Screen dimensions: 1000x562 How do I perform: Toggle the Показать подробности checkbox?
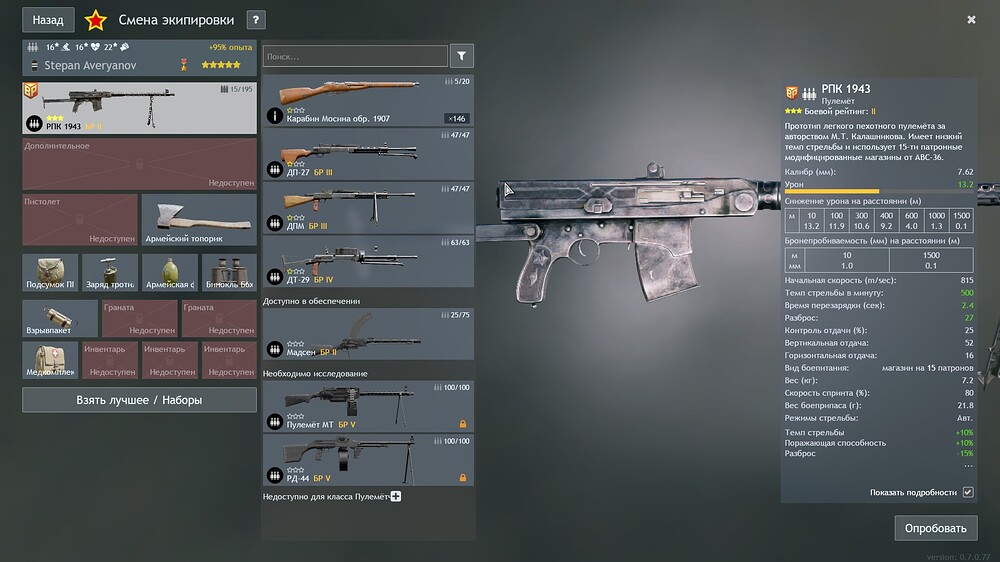[967, 493]
